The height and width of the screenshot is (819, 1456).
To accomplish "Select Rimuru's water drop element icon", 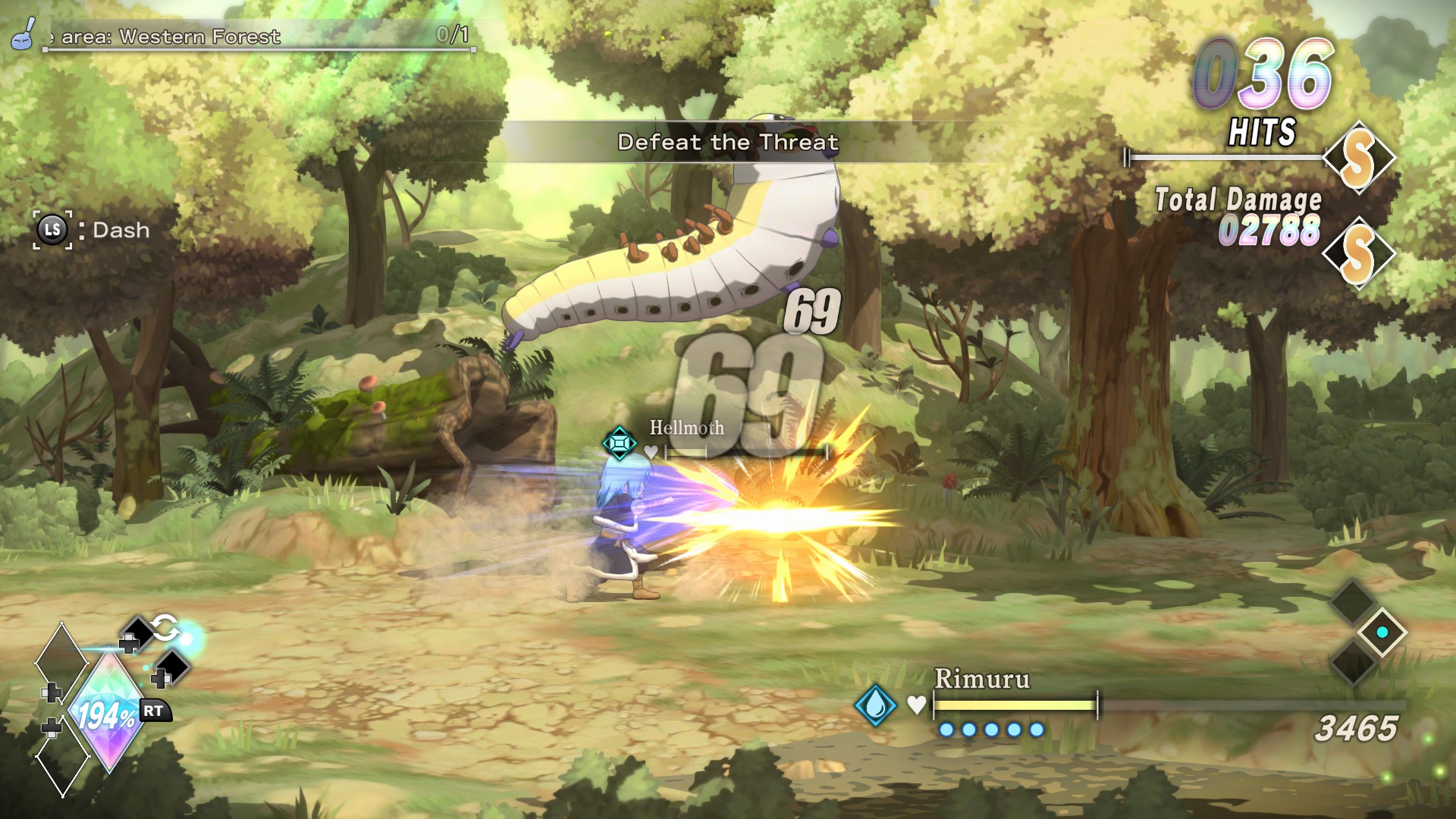I will click(x=875, y=705).
